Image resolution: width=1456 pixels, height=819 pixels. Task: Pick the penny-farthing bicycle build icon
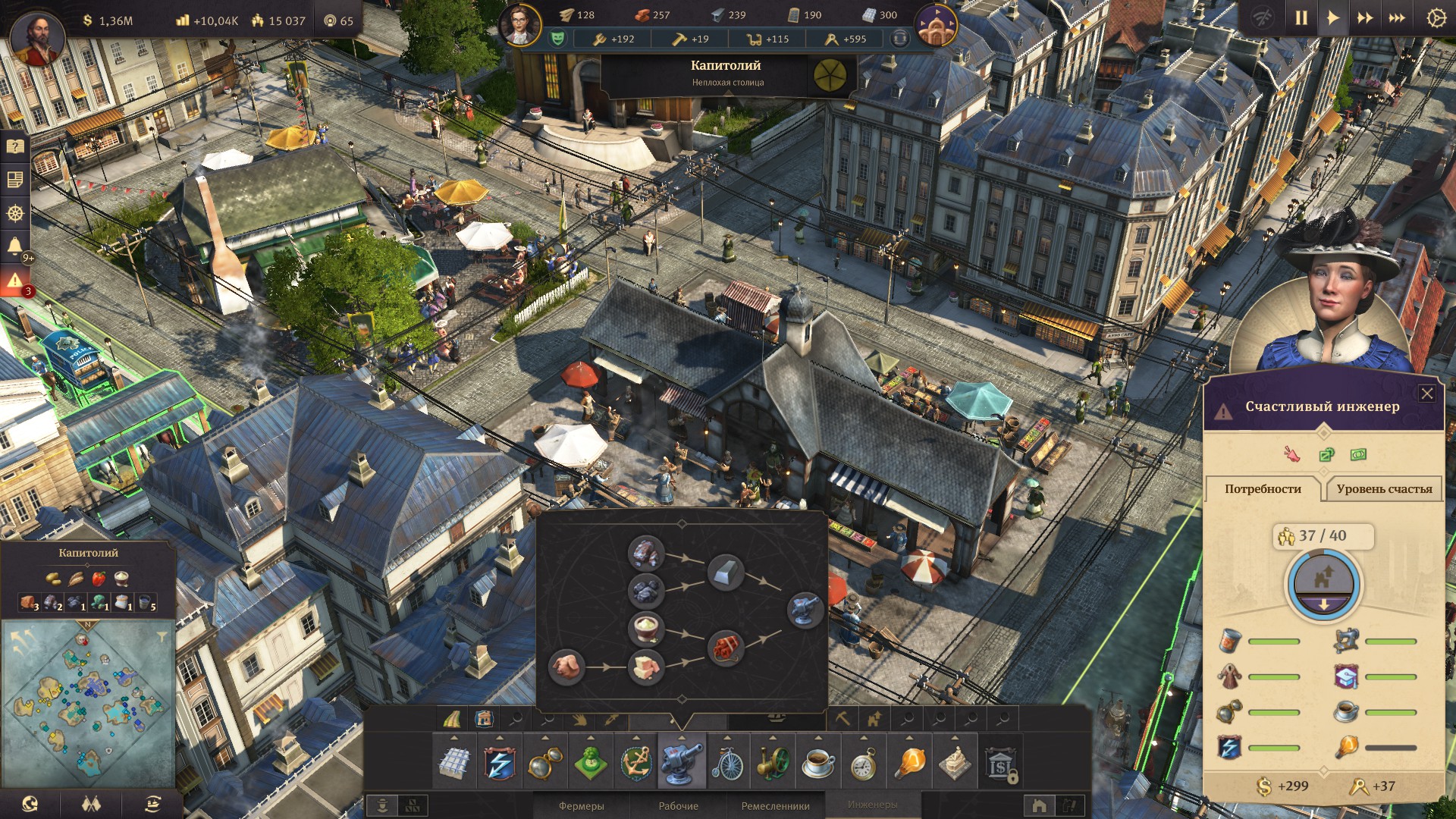coord(727,762)
